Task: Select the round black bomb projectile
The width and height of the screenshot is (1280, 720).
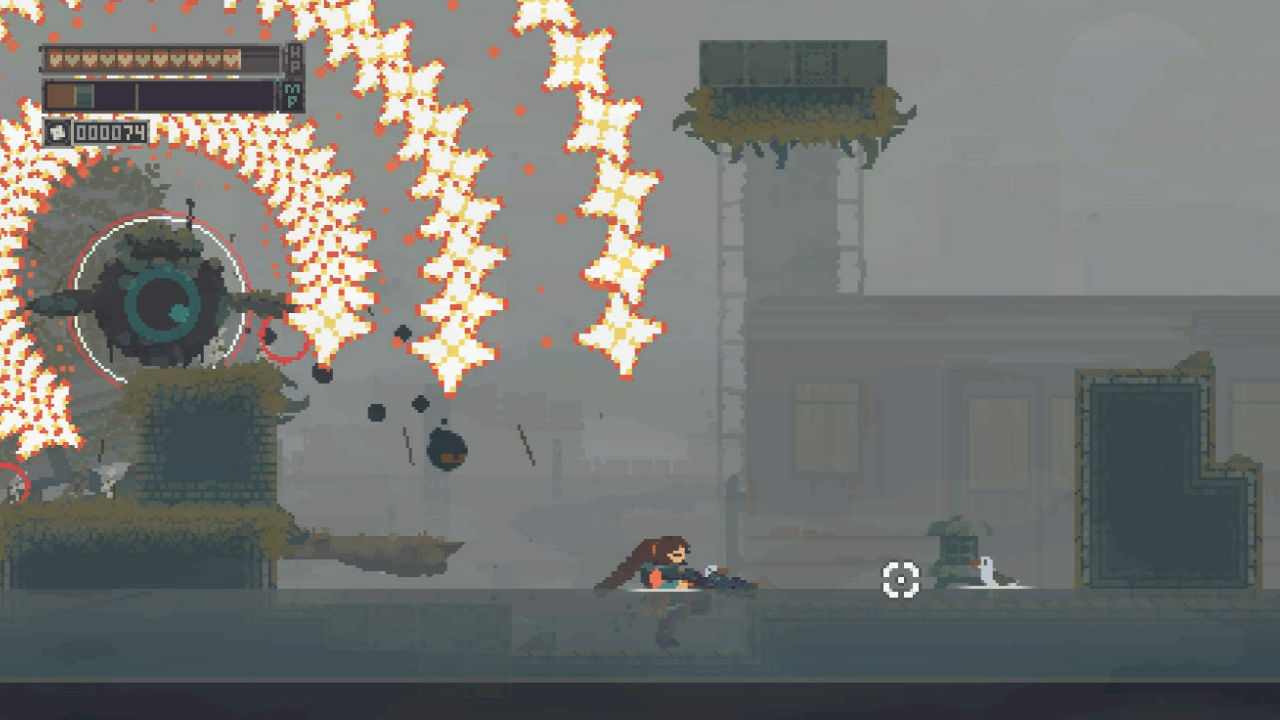Action: click(x=445, y=448)
